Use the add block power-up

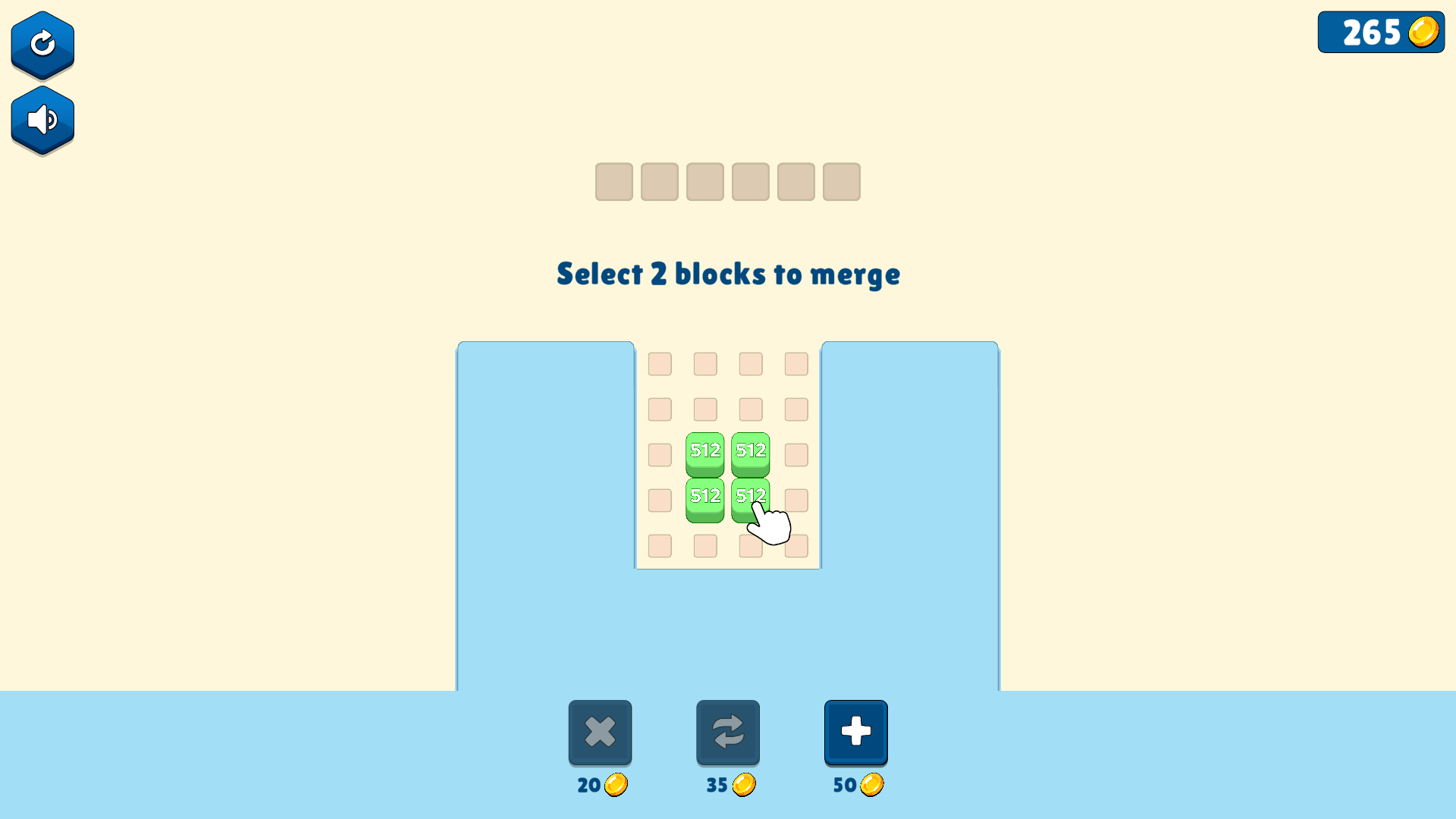855,732
